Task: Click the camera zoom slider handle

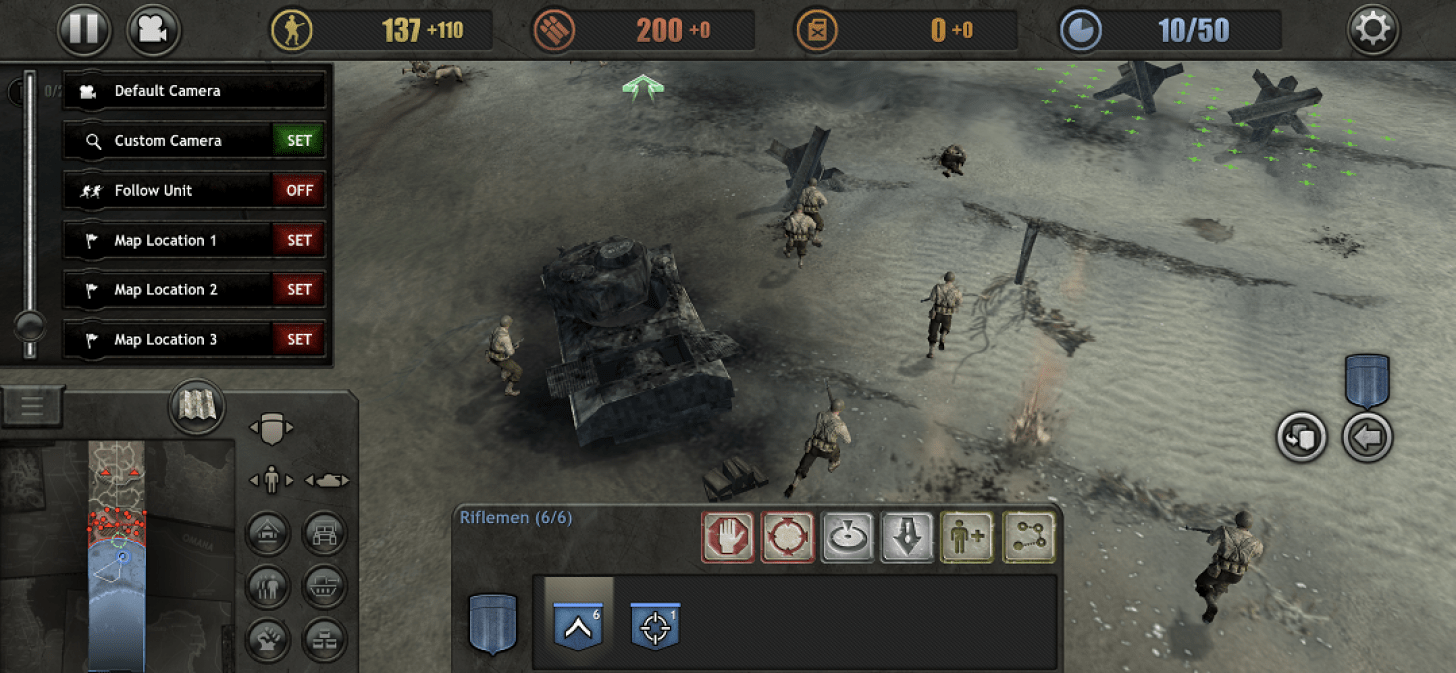Action: point(30,325)
